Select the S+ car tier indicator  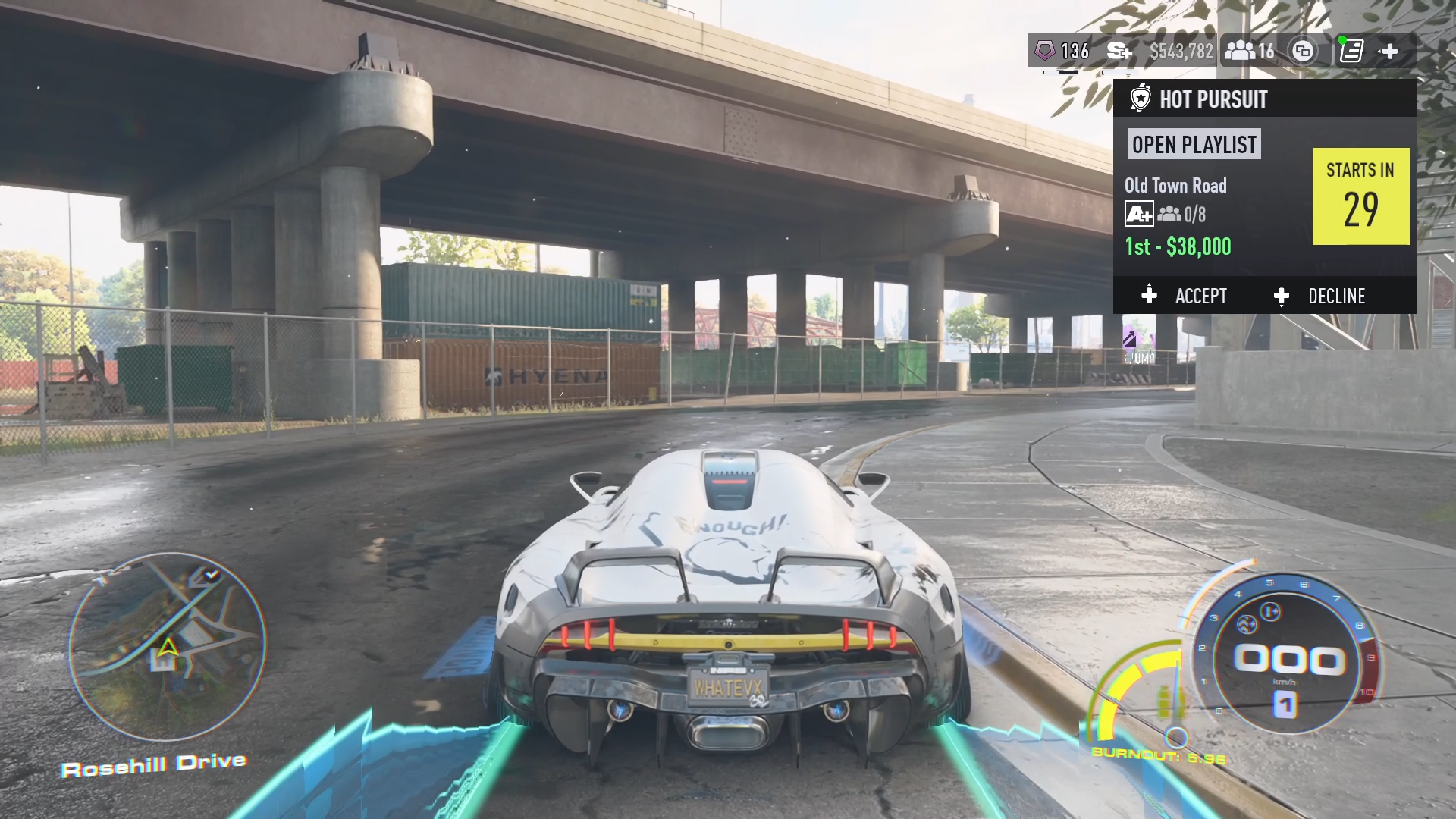[x=1119, y=51]
